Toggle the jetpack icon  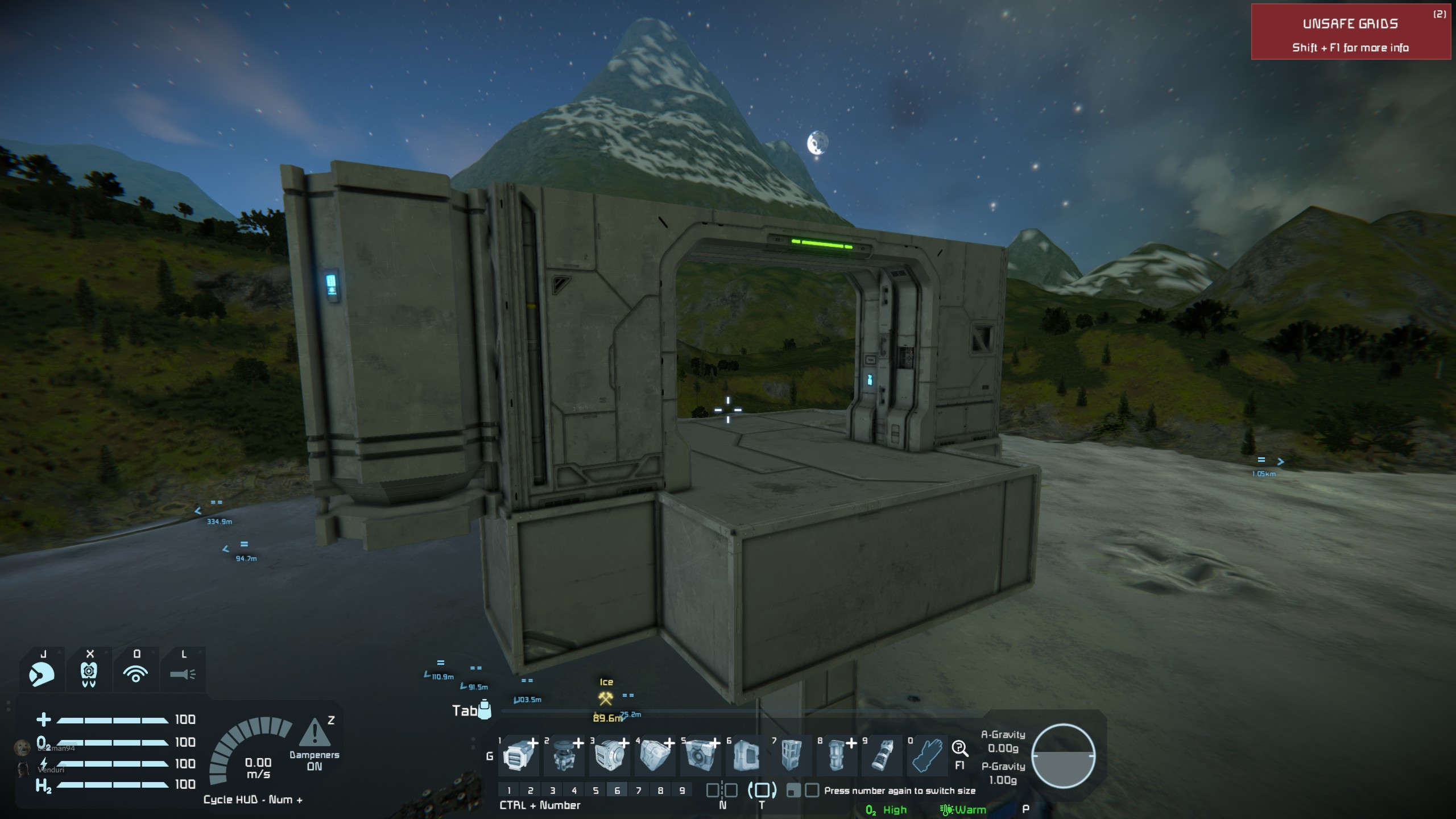click(x=89, y=674)
